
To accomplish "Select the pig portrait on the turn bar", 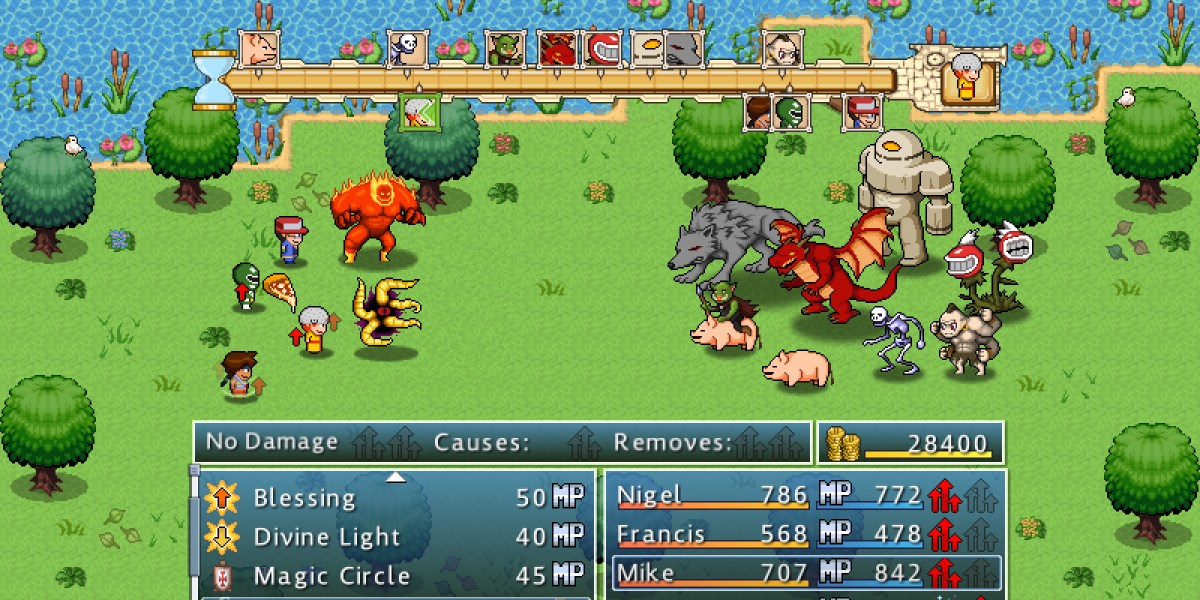I will click(x=259, y=48).
